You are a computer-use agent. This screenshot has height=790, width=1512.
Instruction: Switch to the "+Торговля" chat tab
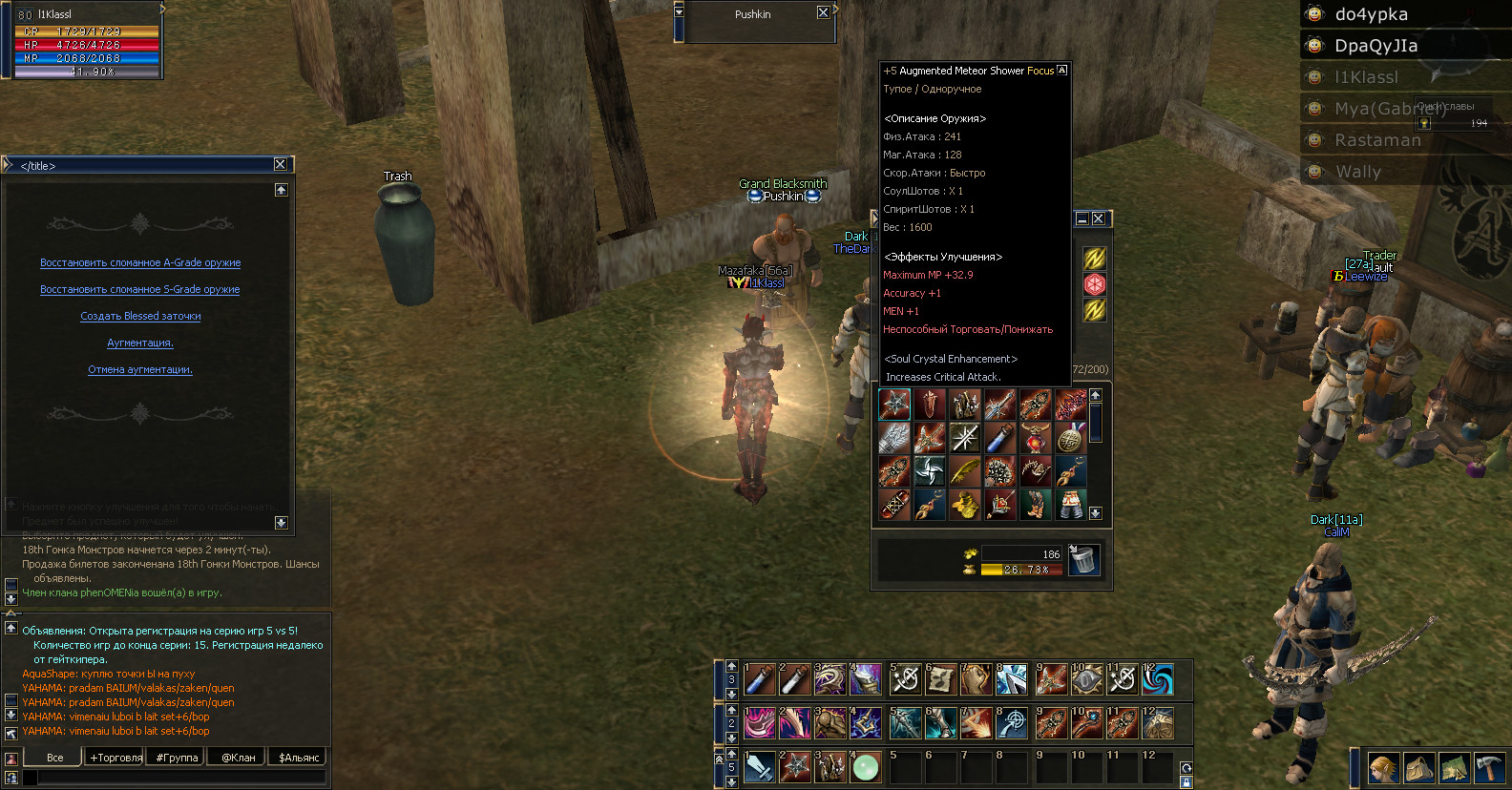coord(115,758)
